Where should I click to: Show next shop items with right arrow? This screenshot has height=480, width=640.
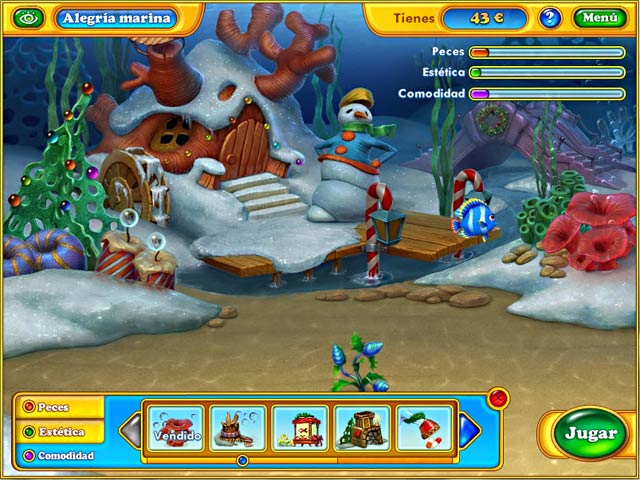click(470, 430)
